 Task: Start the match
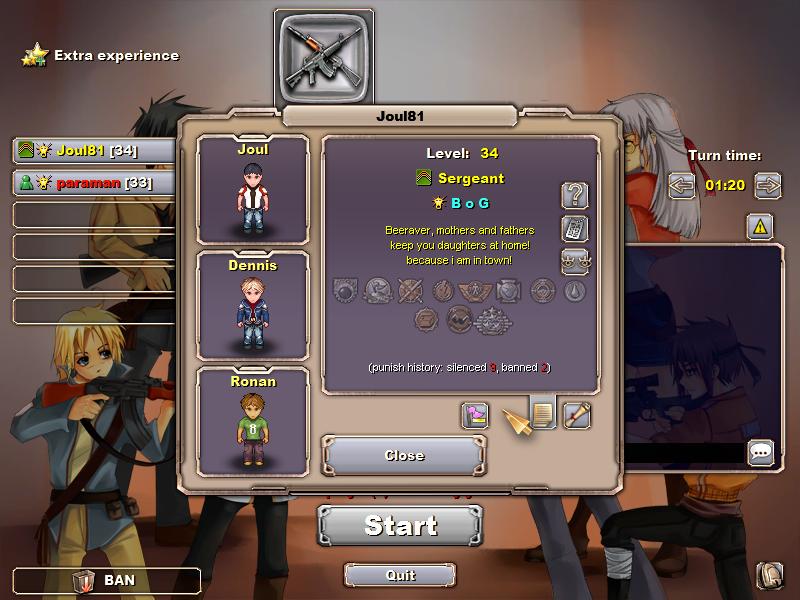click(x=400, y=525)
